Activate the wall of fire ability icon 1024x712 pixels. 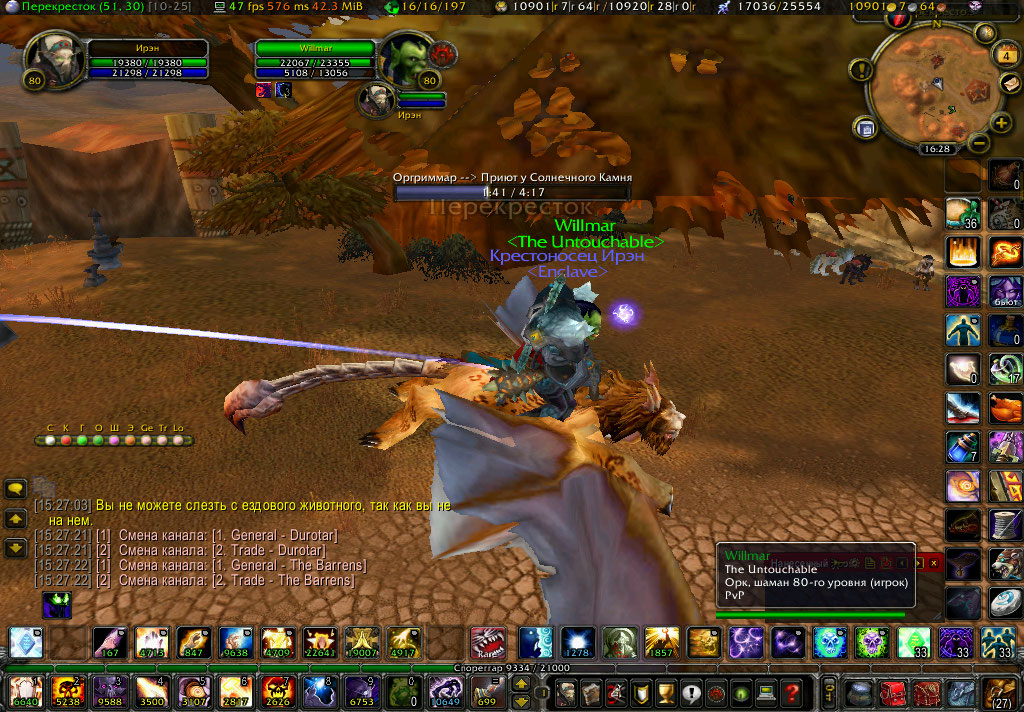(x=962, y=251)
